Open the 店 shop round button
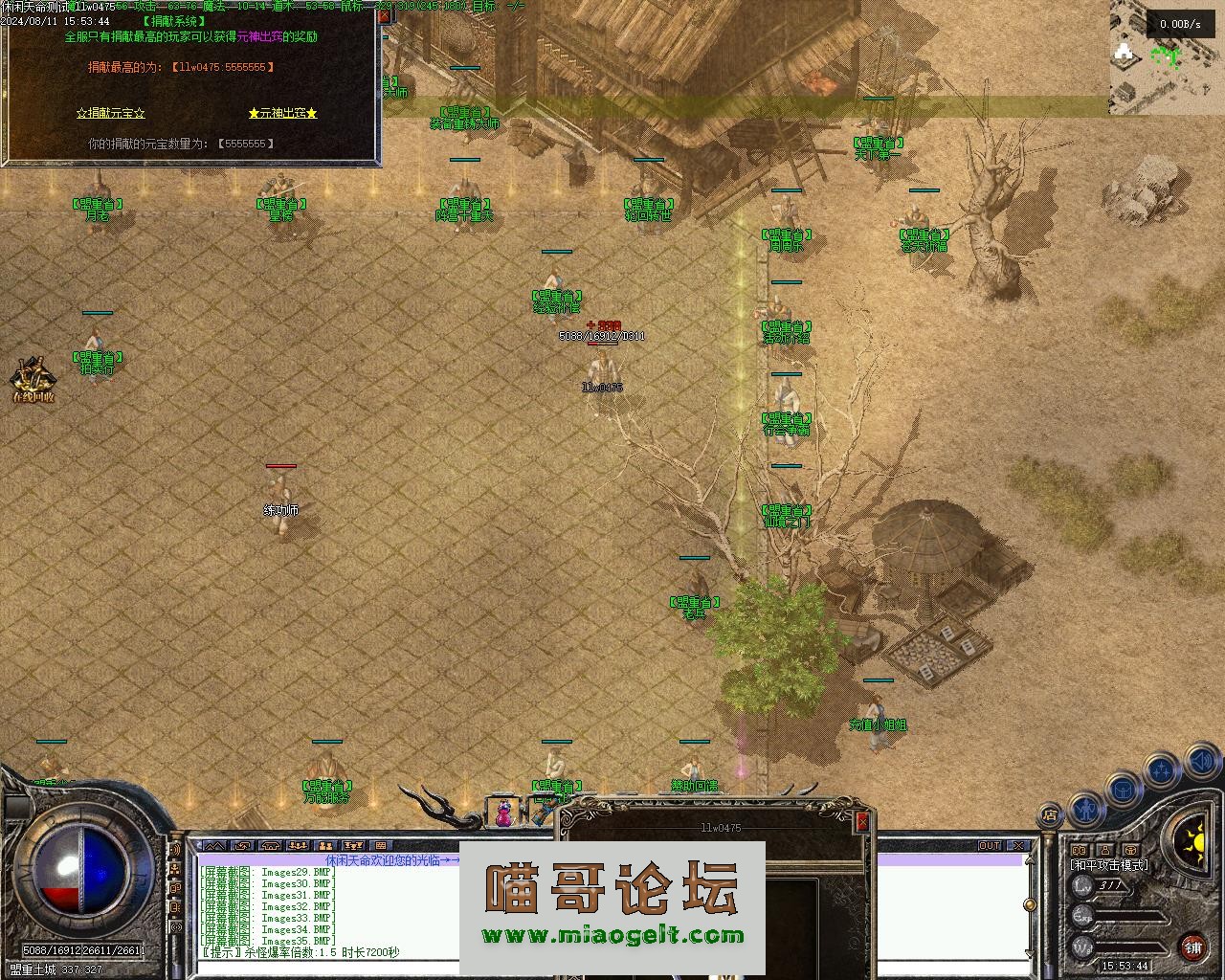This screenshot has height=980, width=1225. 1050,815
